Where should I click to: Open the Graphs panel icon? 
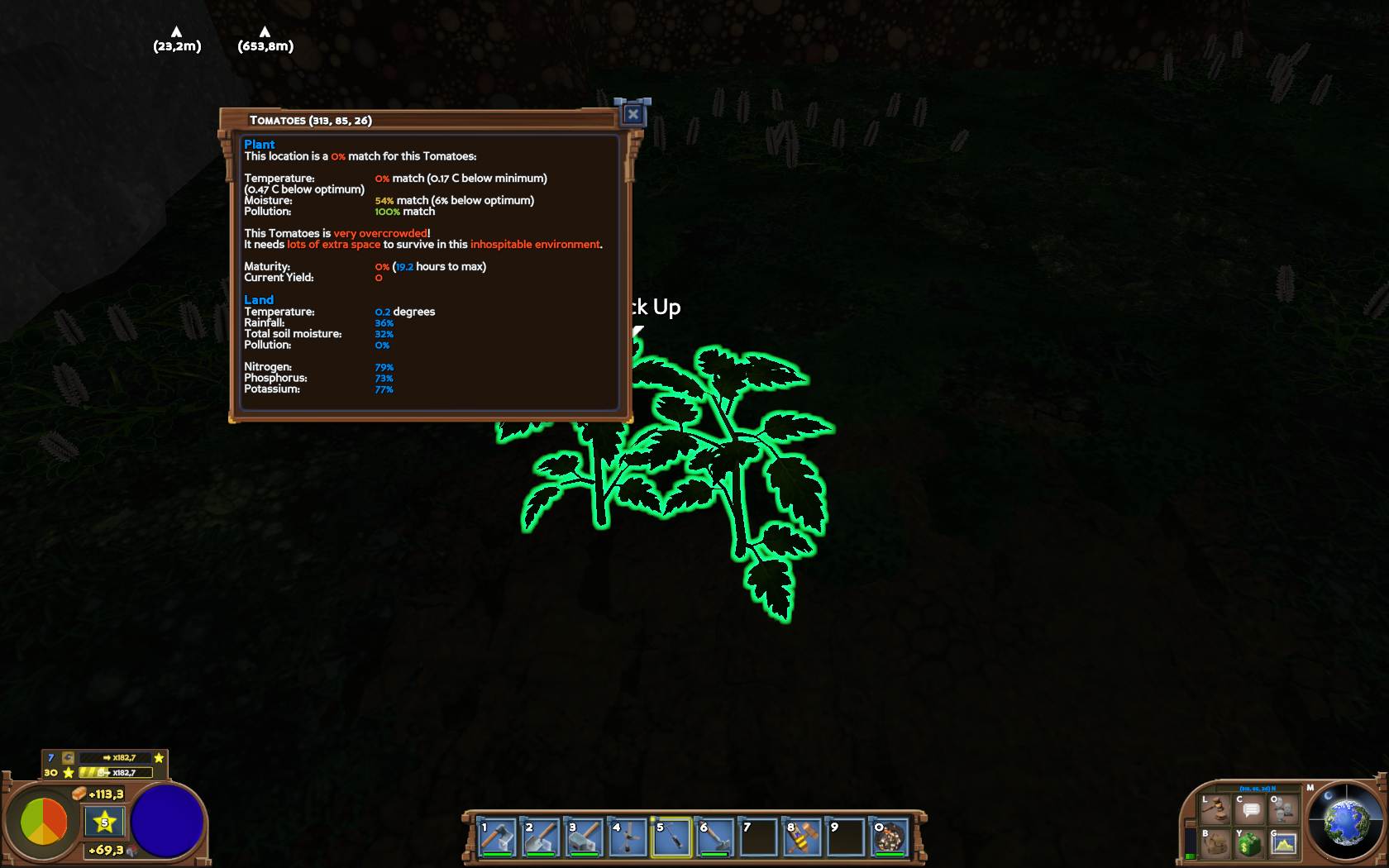tap(1283, 843)
